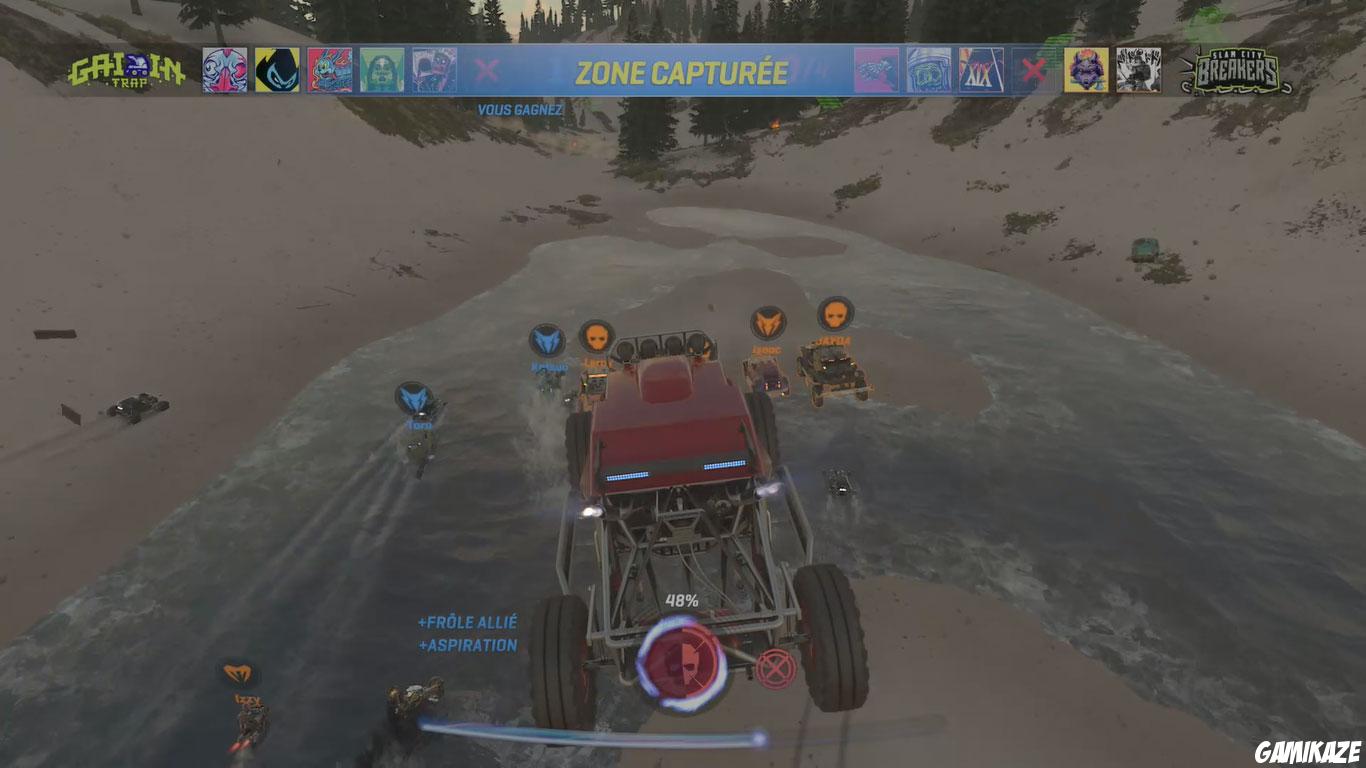Click the pink swirl avatar first in left roster

(x=226, y=68)
